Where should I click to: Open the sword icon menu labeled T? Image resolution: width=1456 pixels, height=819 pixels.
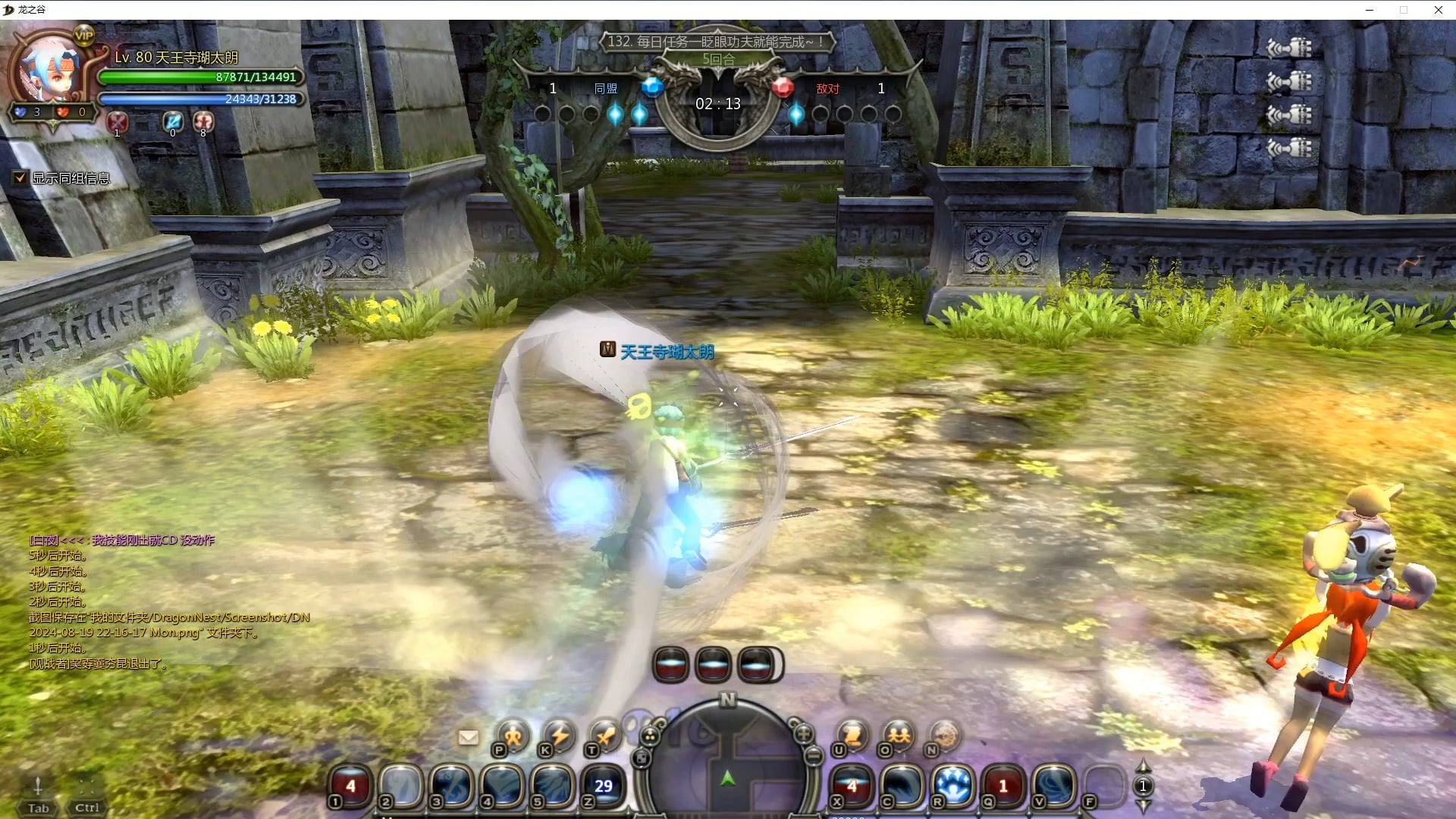click(x=605, y=736)
